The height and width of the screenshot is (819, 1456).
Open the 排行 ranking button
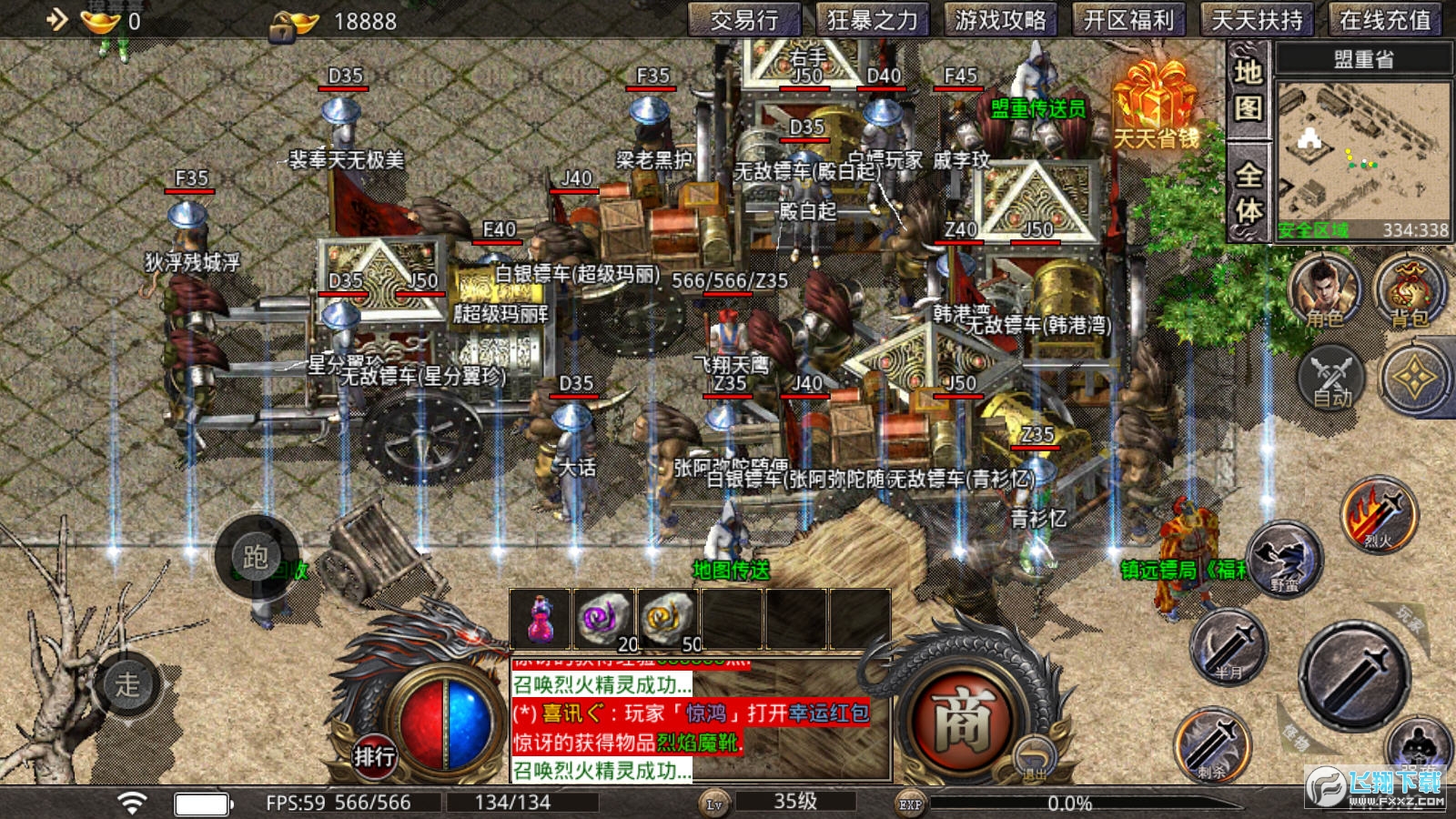[374, 756]
